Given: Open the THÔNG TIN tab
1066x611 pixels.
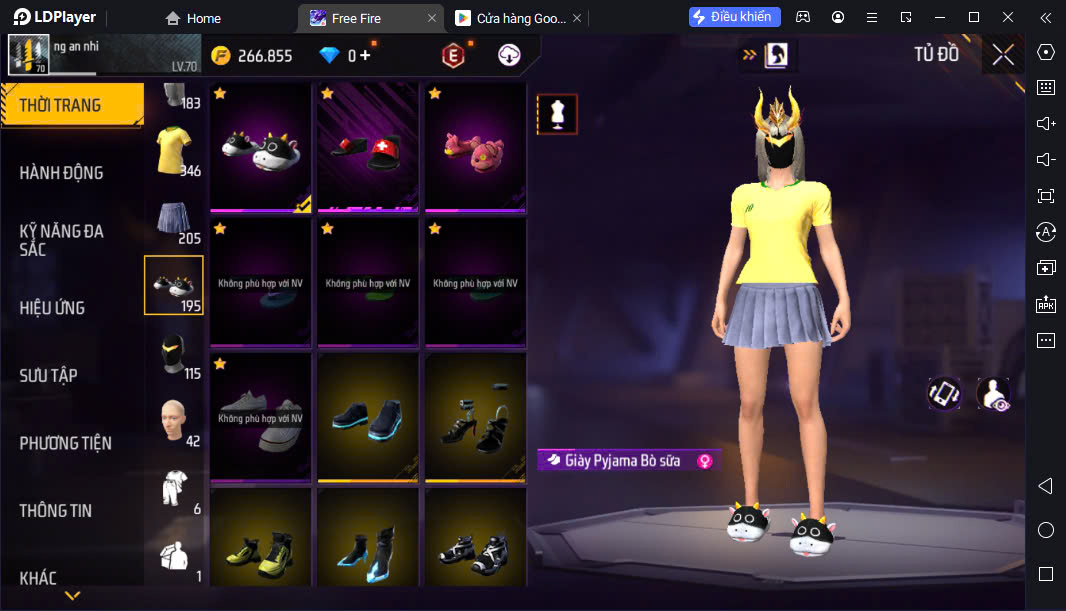Looking at the screenshot, I should tap(56, 510).
